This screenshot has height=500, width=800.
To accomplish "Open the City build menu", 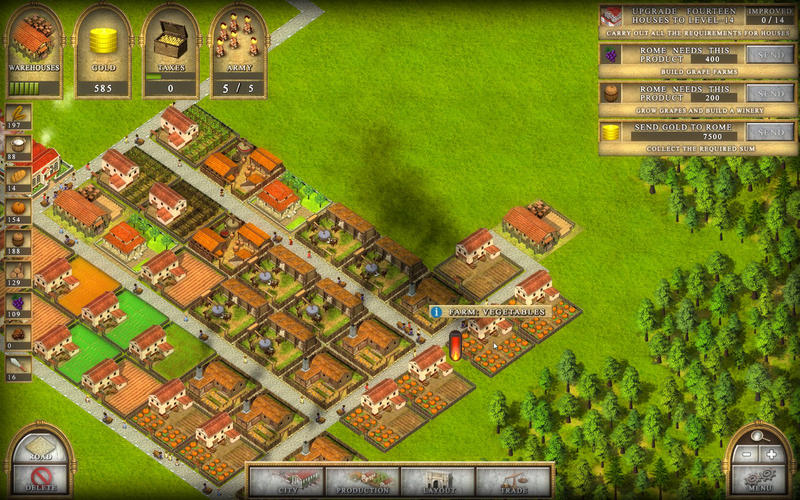I will click(286, 480).
